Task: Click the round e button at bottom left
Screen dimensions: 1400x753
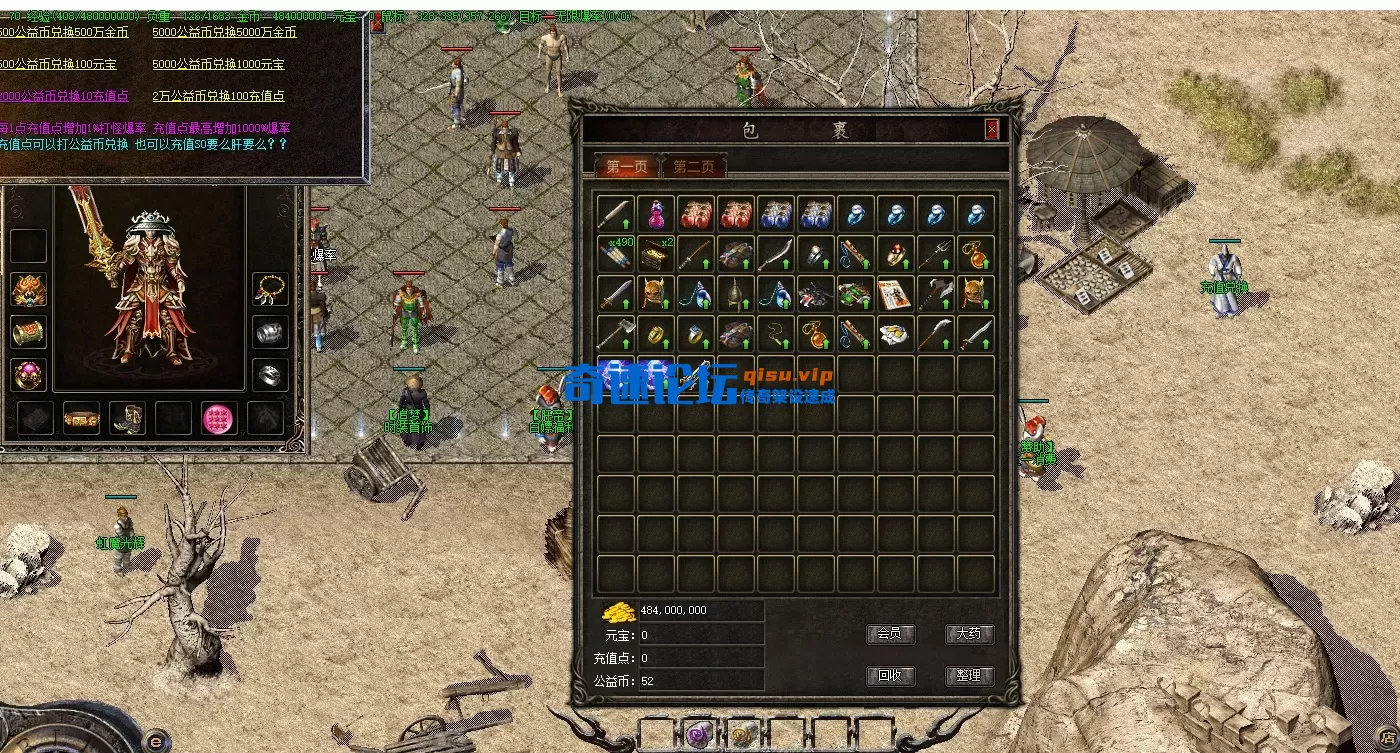Action: (155, 741)
